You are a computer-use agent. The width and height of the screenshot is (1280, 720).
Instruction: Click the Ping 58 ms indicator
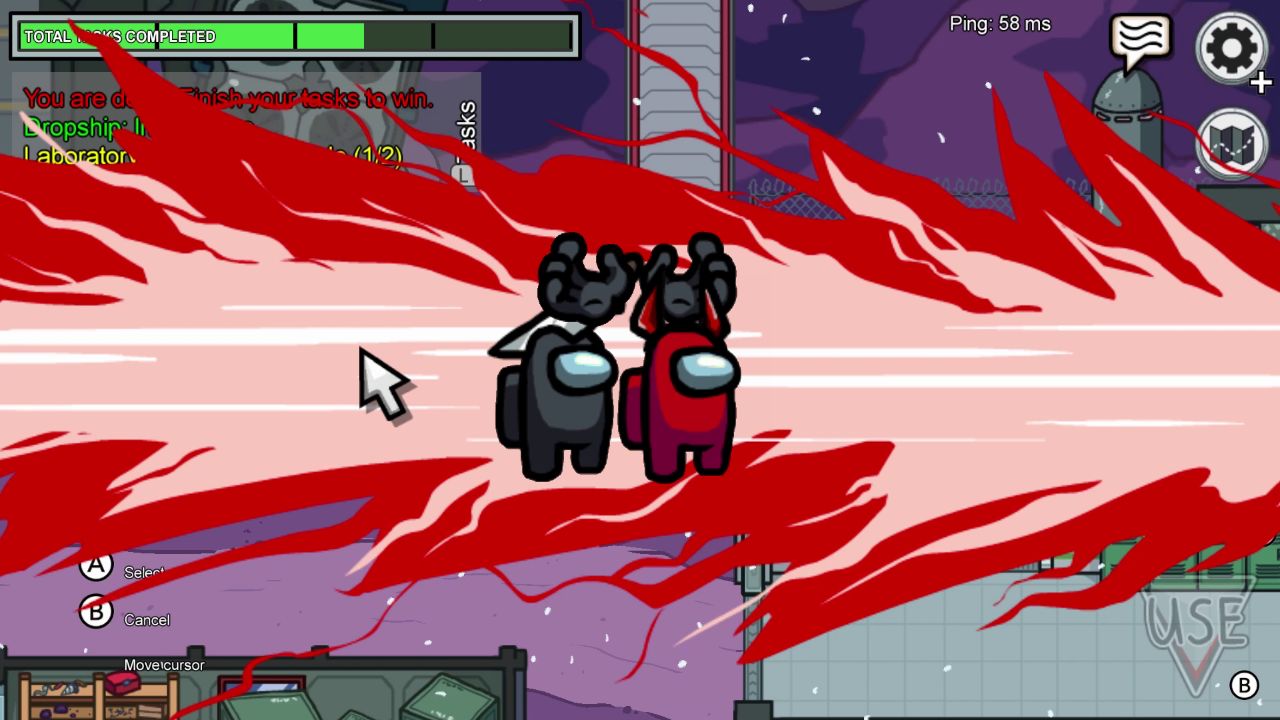(1000, 24)
